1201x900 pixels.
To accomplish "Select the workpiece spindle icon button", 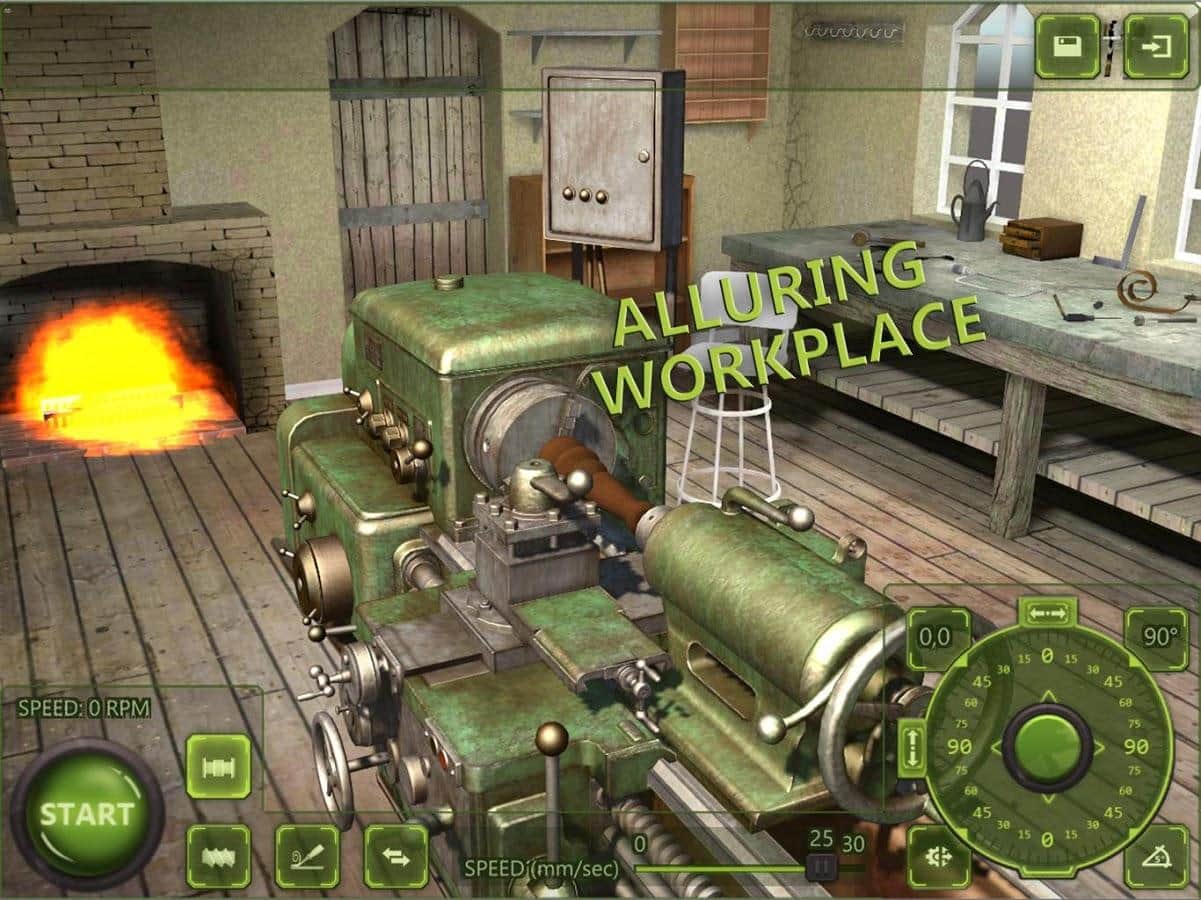I will click(218, 766).
